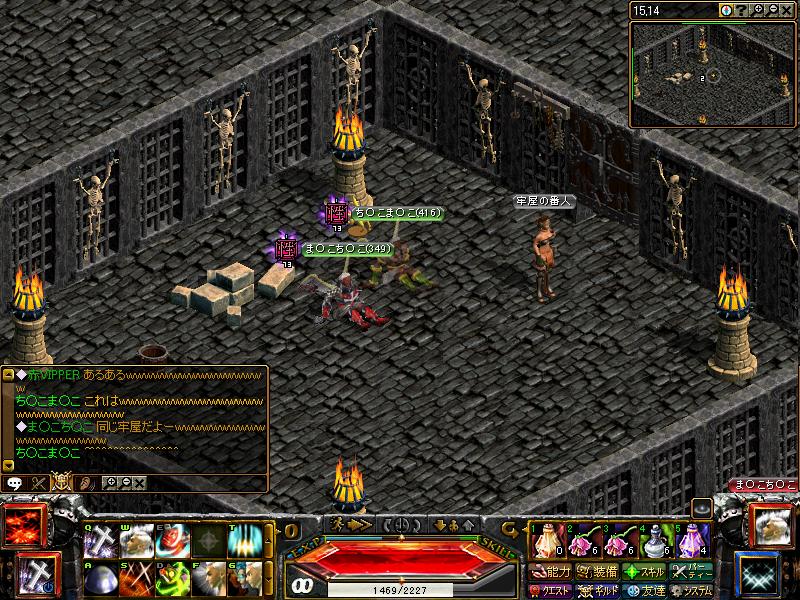Zoom out the minimap with the minus magnifier
Screen dimensions: 800x600
point(773,10)
